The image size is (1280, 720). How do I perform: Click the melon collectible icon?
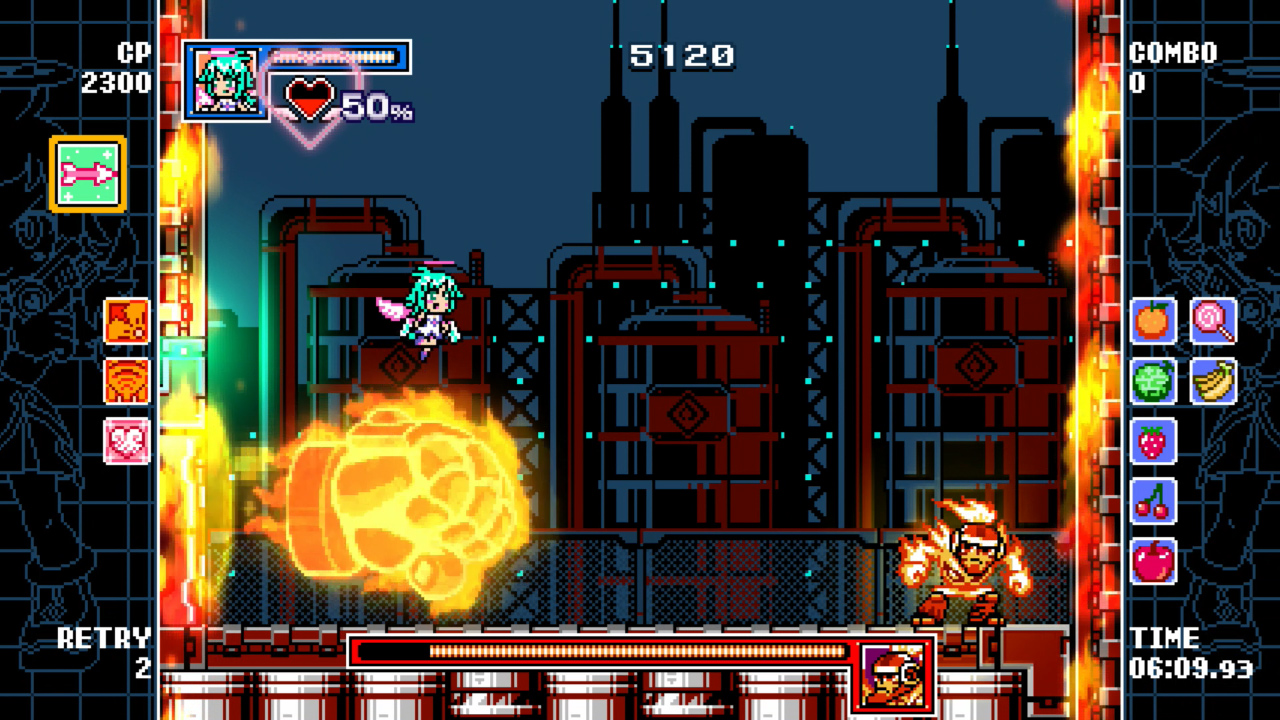[x=1152, y=382]
